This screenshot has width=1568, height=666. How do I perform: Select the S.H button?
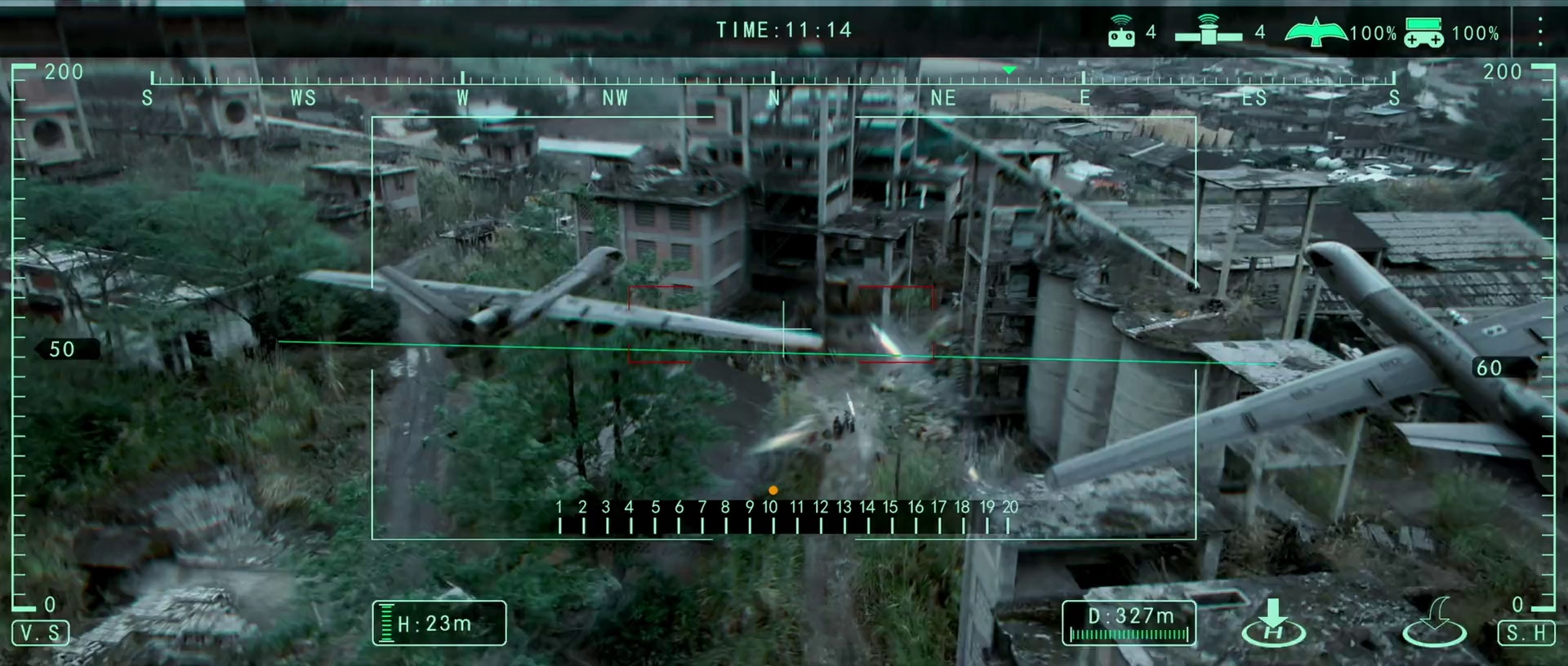(1526, 633)
